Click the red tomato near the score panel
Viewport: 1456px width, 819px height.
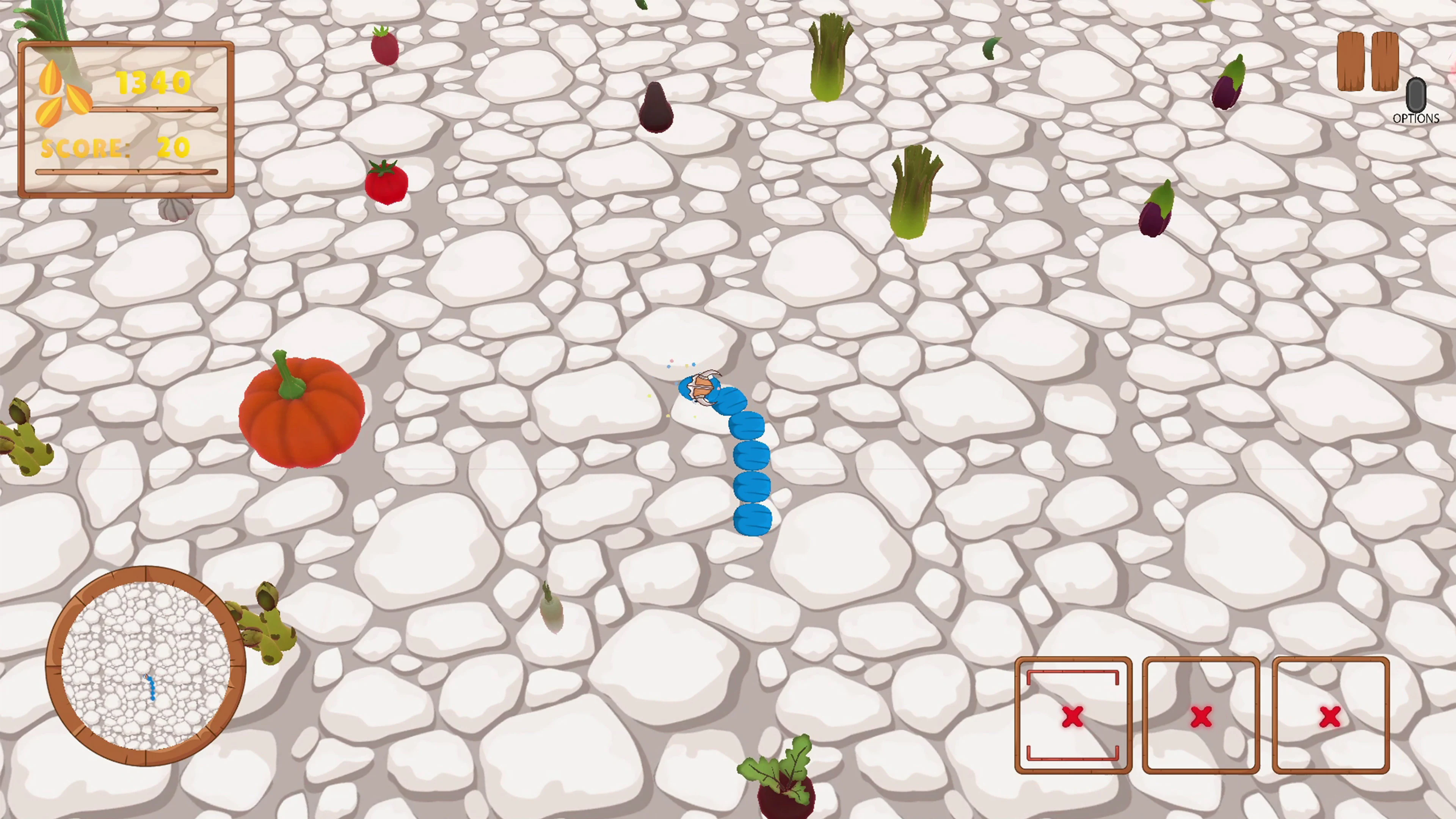(x=386, y=181)
